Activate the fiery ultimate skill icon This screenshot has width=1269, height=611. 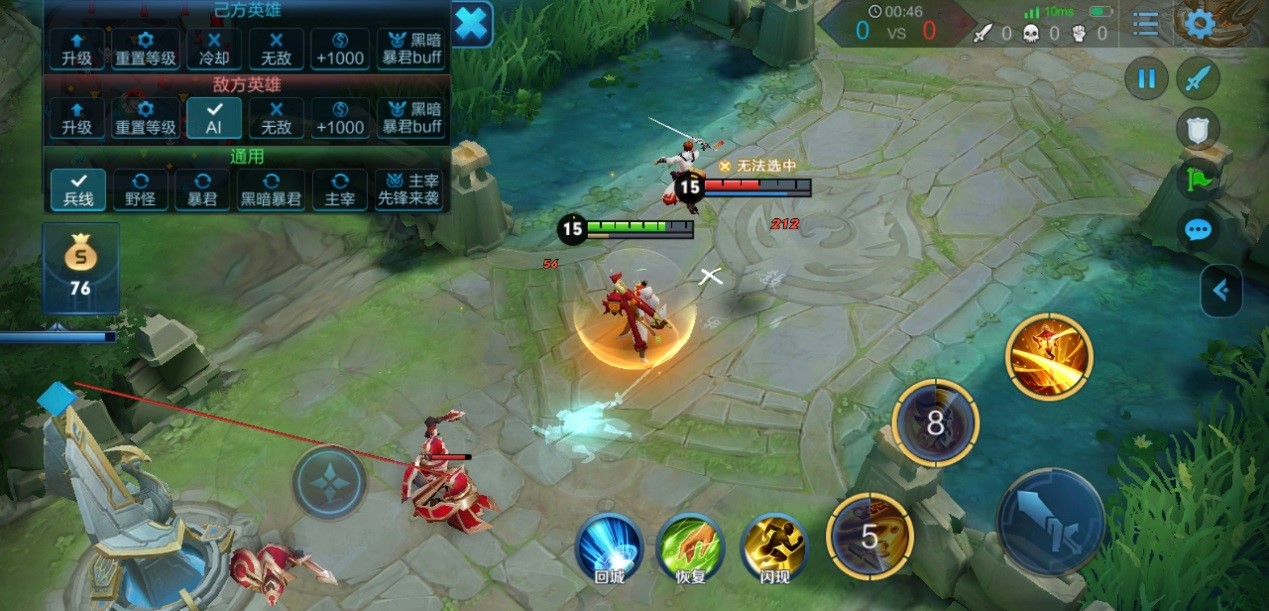click(x=1049, y=357)
